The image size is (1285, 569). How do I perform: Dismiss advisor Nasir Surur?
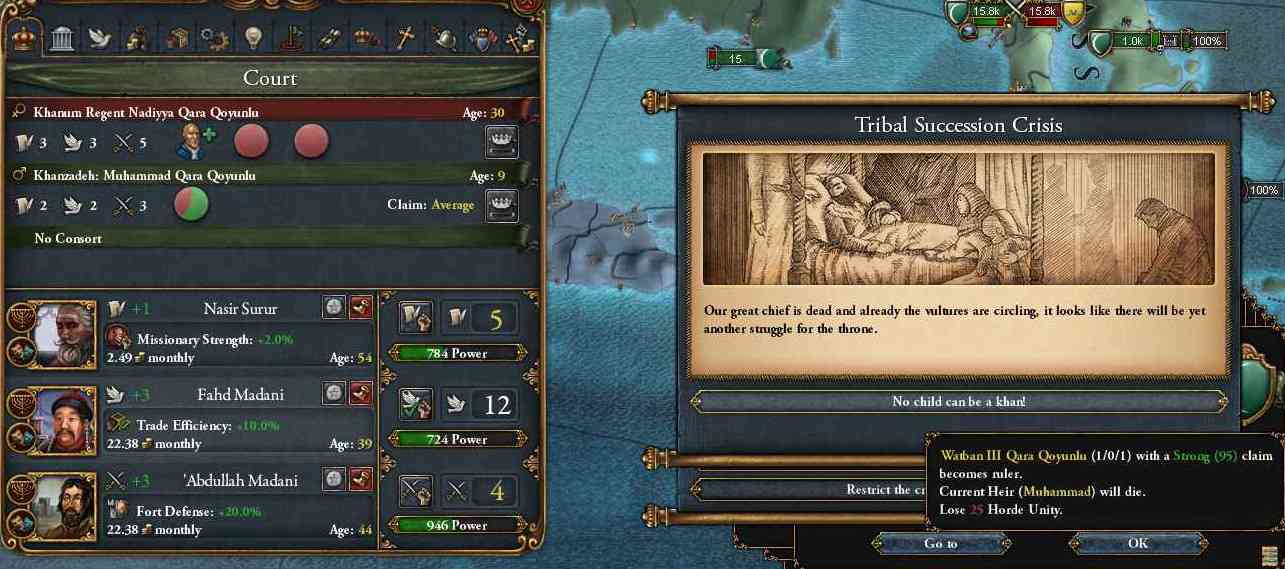tap(361, 309)
